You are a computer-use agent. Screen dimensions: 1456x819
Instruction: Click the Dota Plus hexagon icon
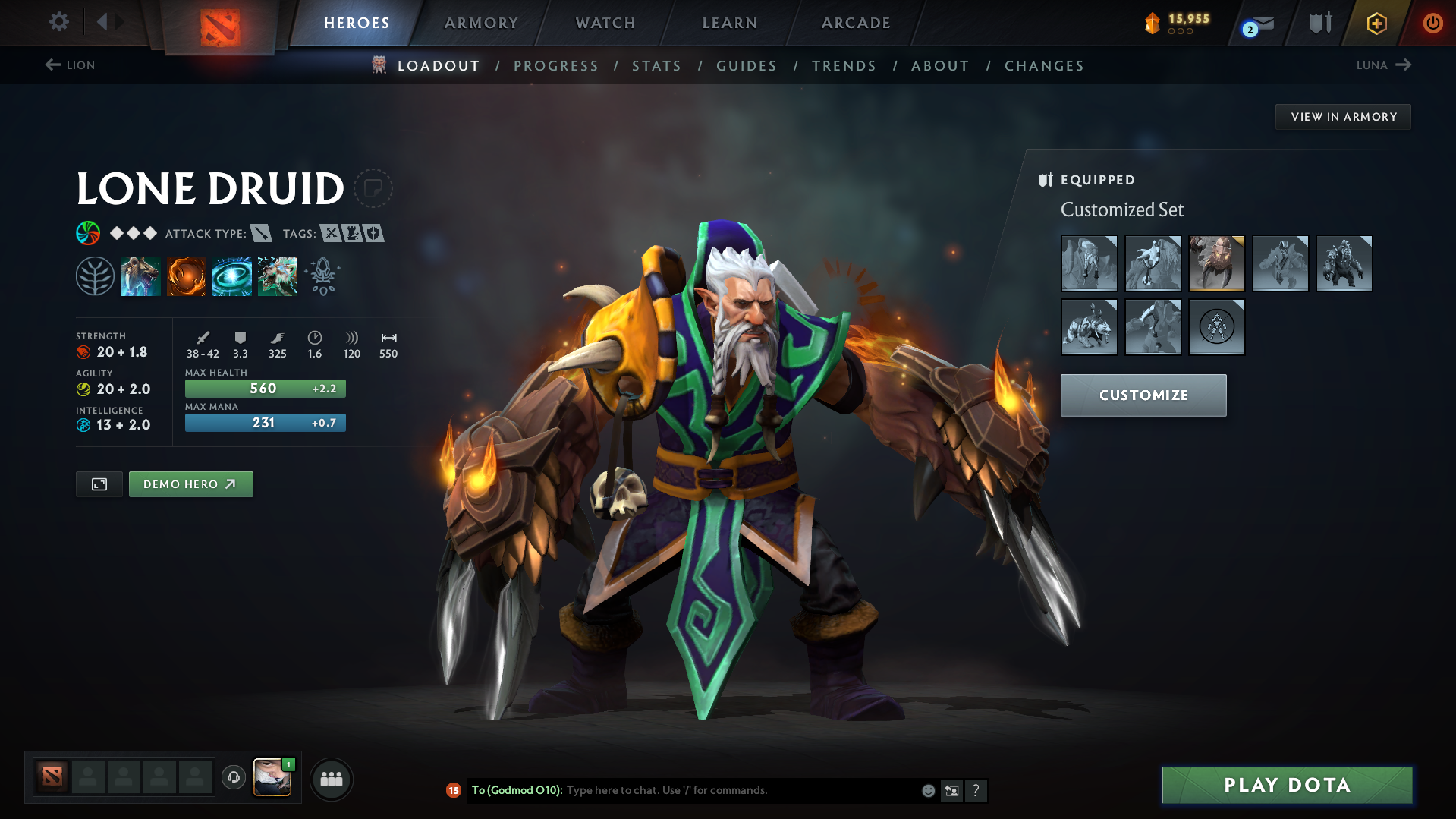[1376, 23]
